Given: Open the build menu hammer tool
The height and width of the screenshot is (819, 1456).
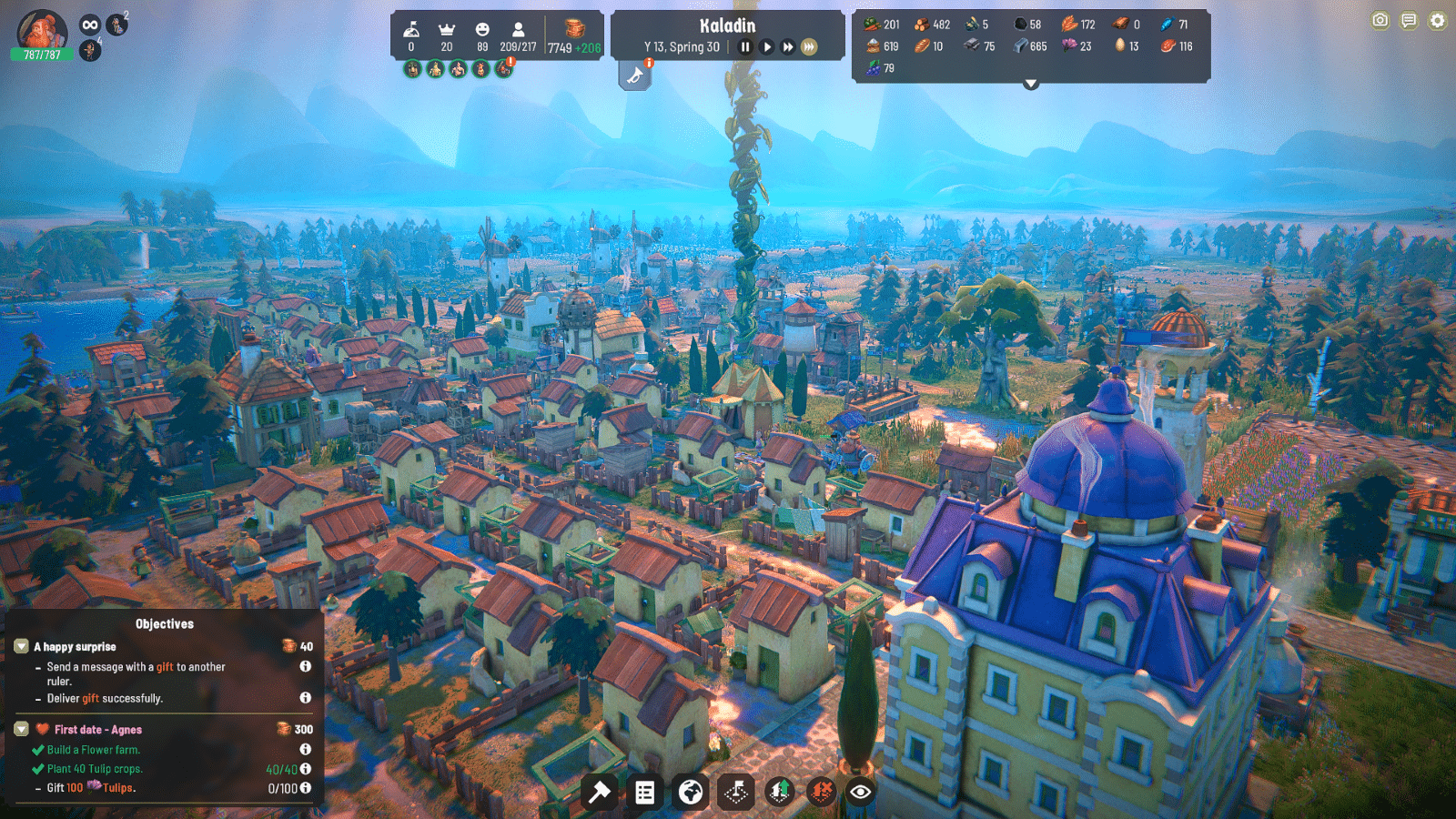Looking at the screenshot, I should click(x=598, y=792).
